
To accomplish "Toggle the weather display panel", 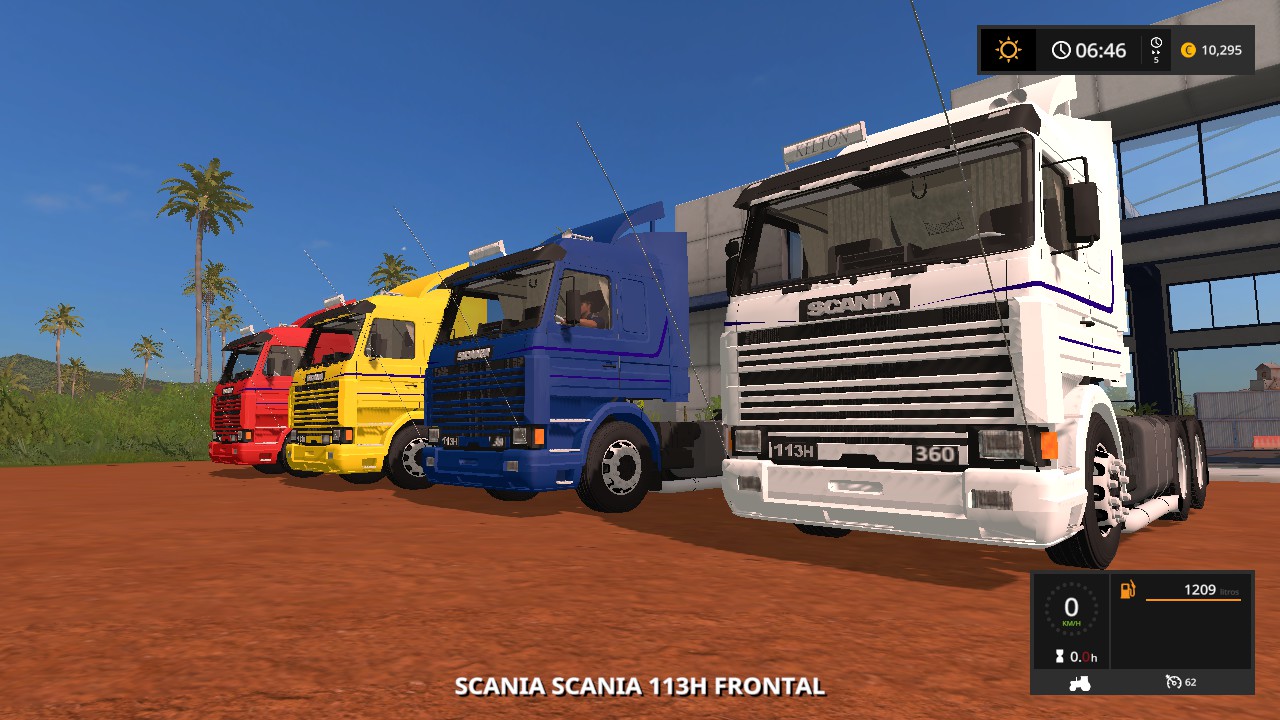I will point(1008,49).
